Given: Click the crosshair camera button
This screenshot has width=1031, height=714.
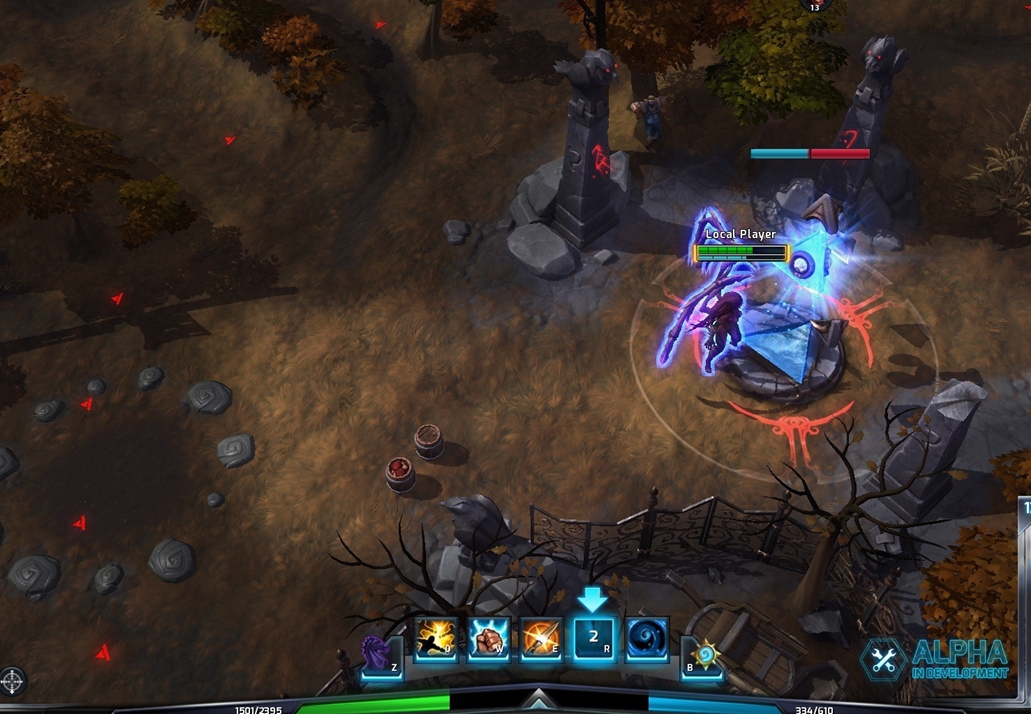Looking at the screenshot, I should pyautogui.click(x=13, y=682).
